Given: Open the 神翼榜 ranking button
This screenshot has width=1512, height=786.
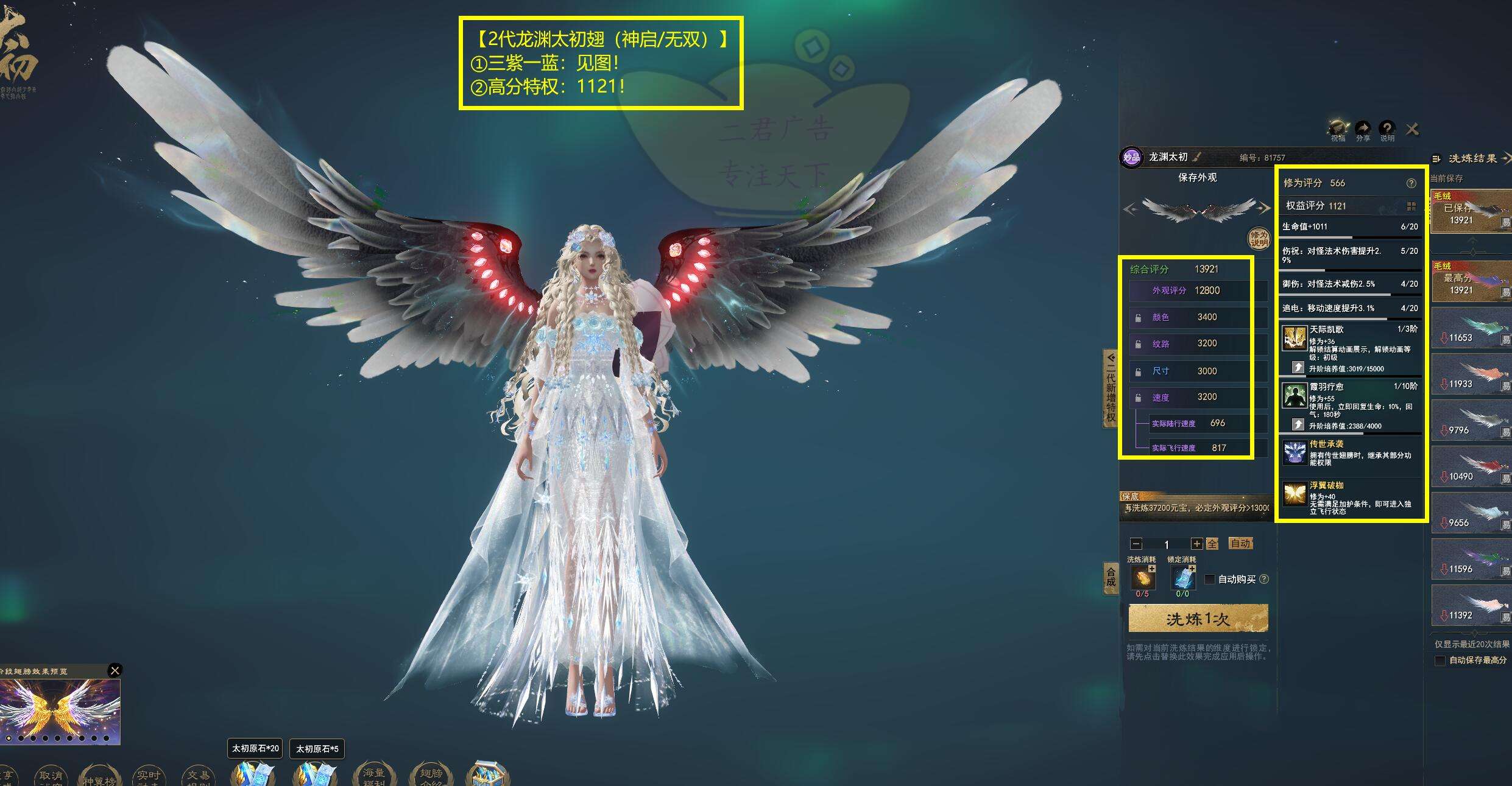Looking at the screenshot, I should (x=99, y=776).
